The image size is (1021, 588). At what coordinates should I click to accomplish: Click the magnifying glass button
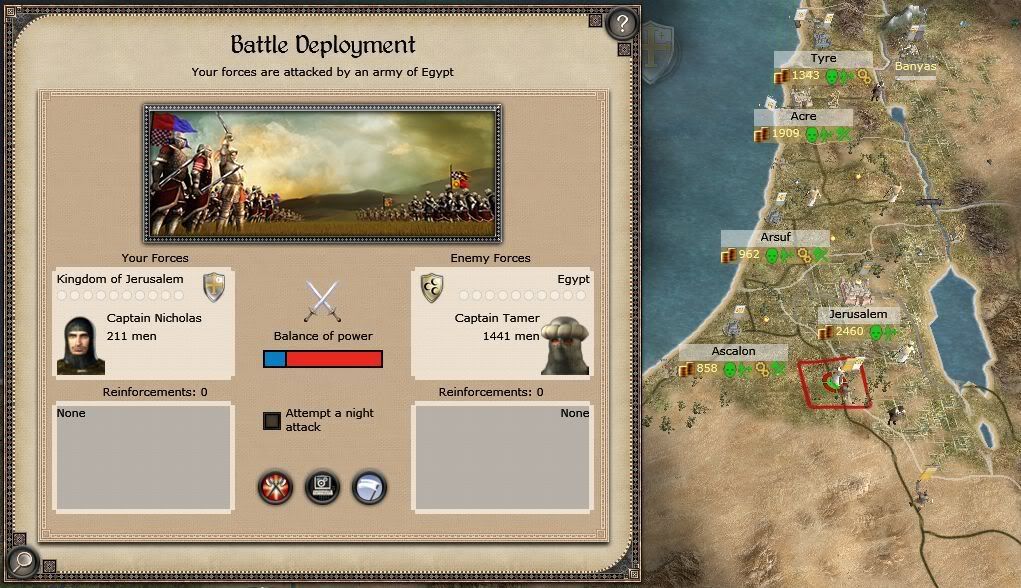21,562
